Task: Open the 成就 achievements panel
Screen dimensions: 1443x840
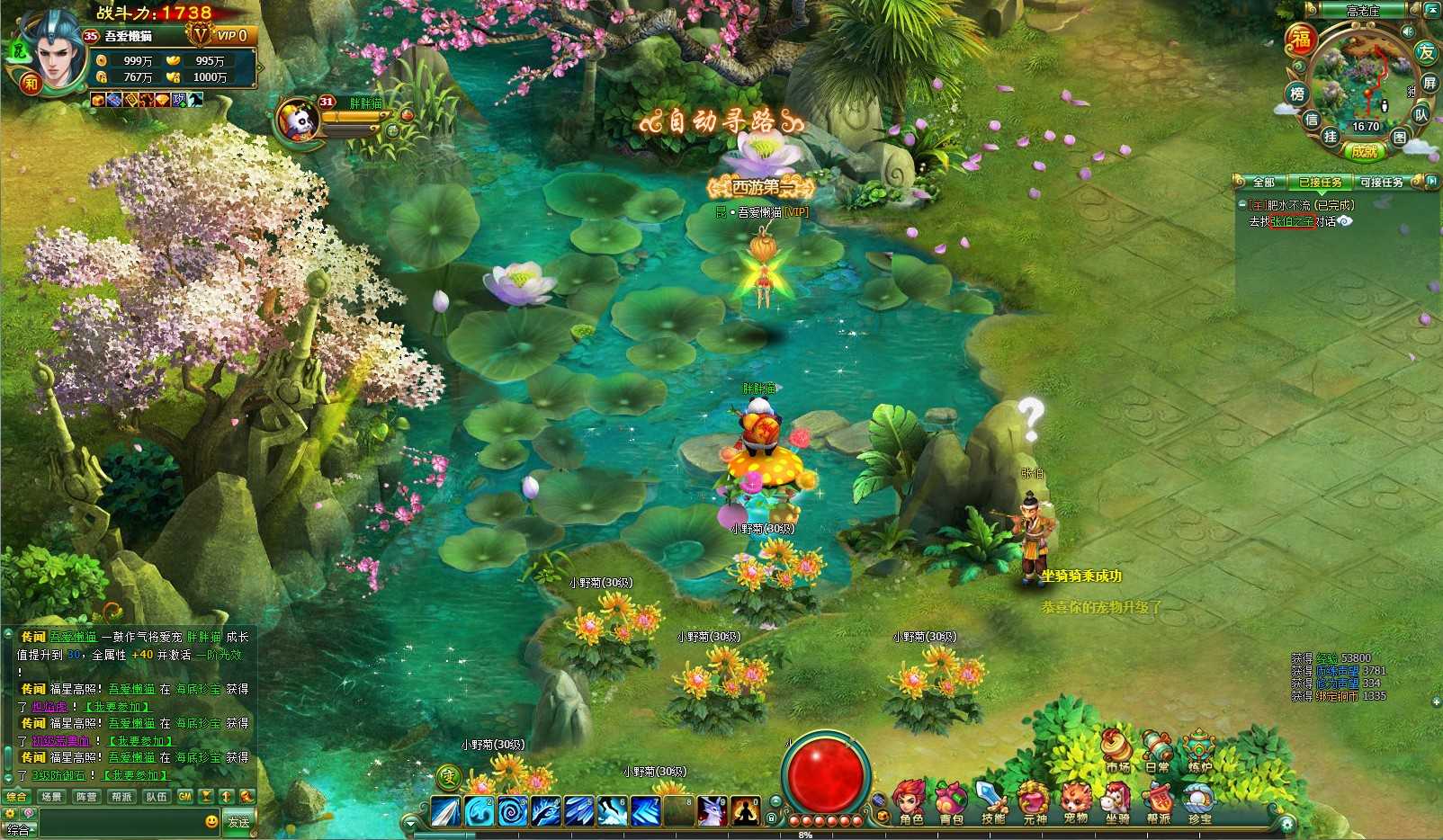Action: (x=1365, y=152)
